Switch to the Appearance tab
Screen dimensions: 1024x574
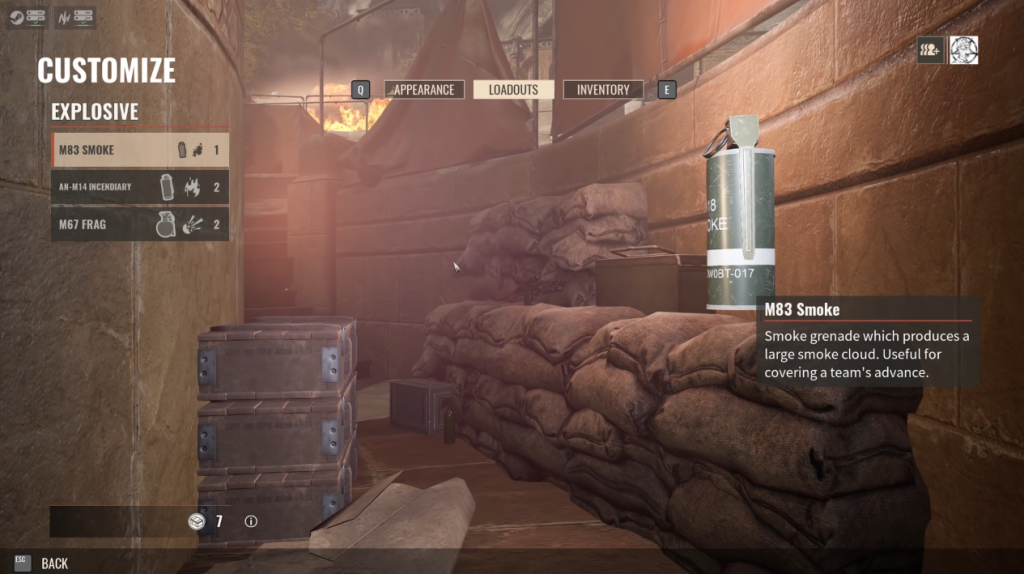pos(424,90)
